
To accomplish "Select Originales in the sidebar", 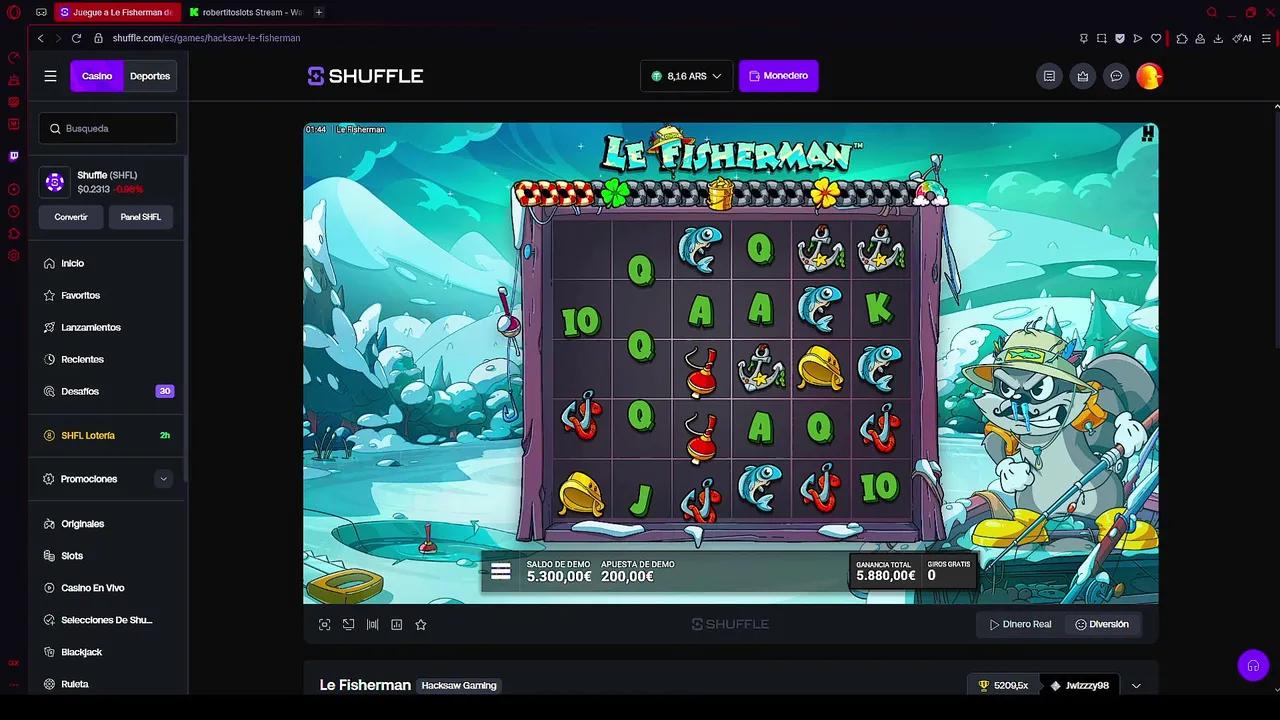I will click(83, 523).
